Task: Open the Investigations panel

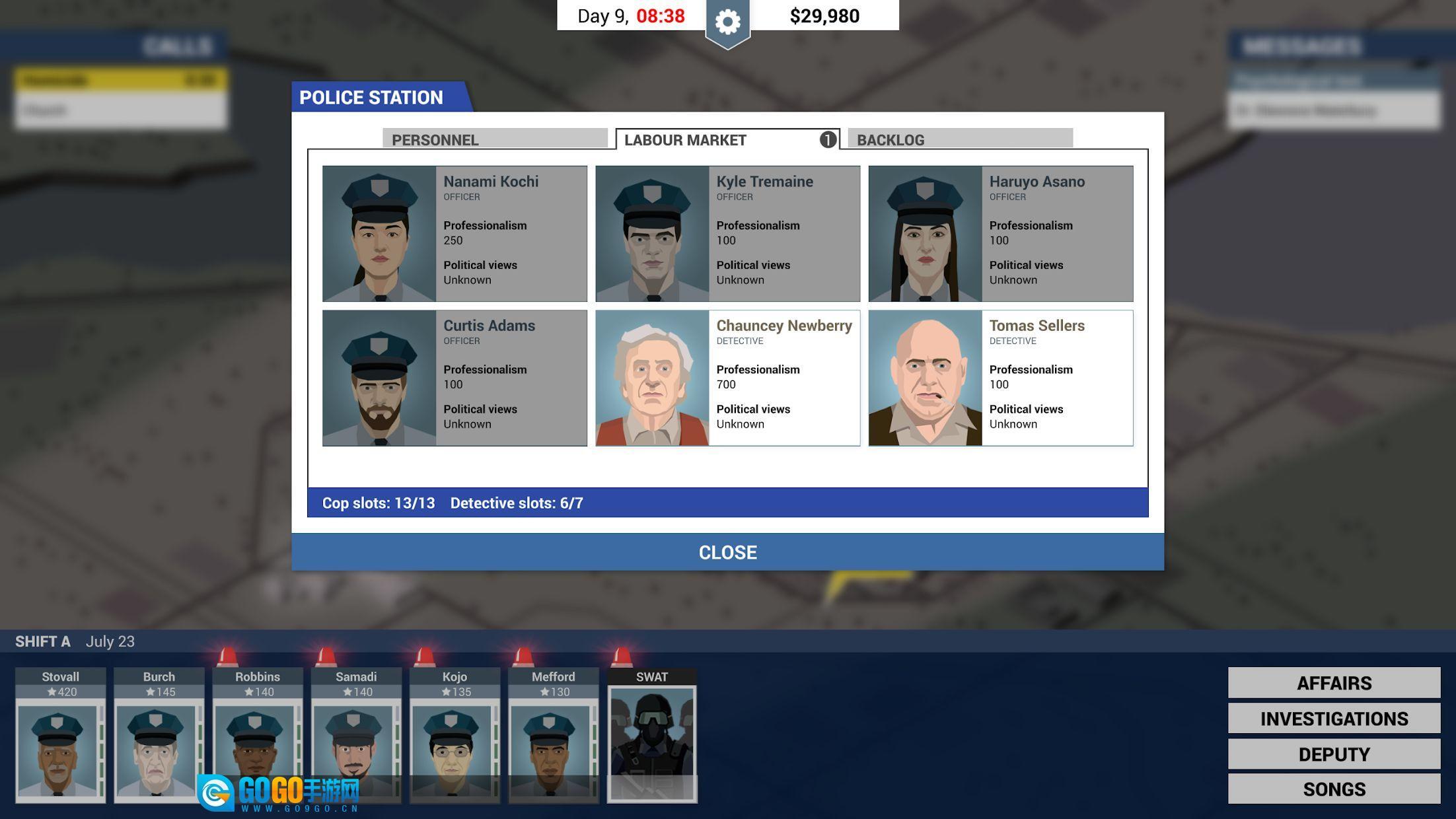Action: (x=1334, y=719)
